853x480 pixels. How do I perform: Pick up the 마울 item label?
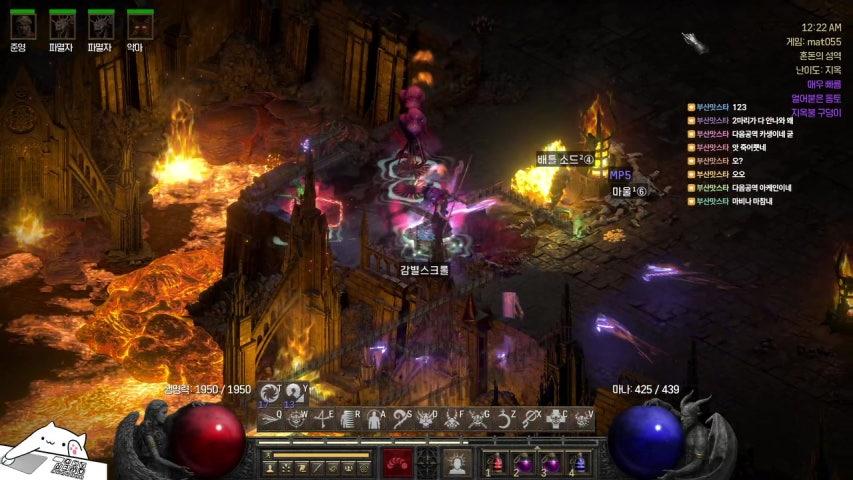630,191
